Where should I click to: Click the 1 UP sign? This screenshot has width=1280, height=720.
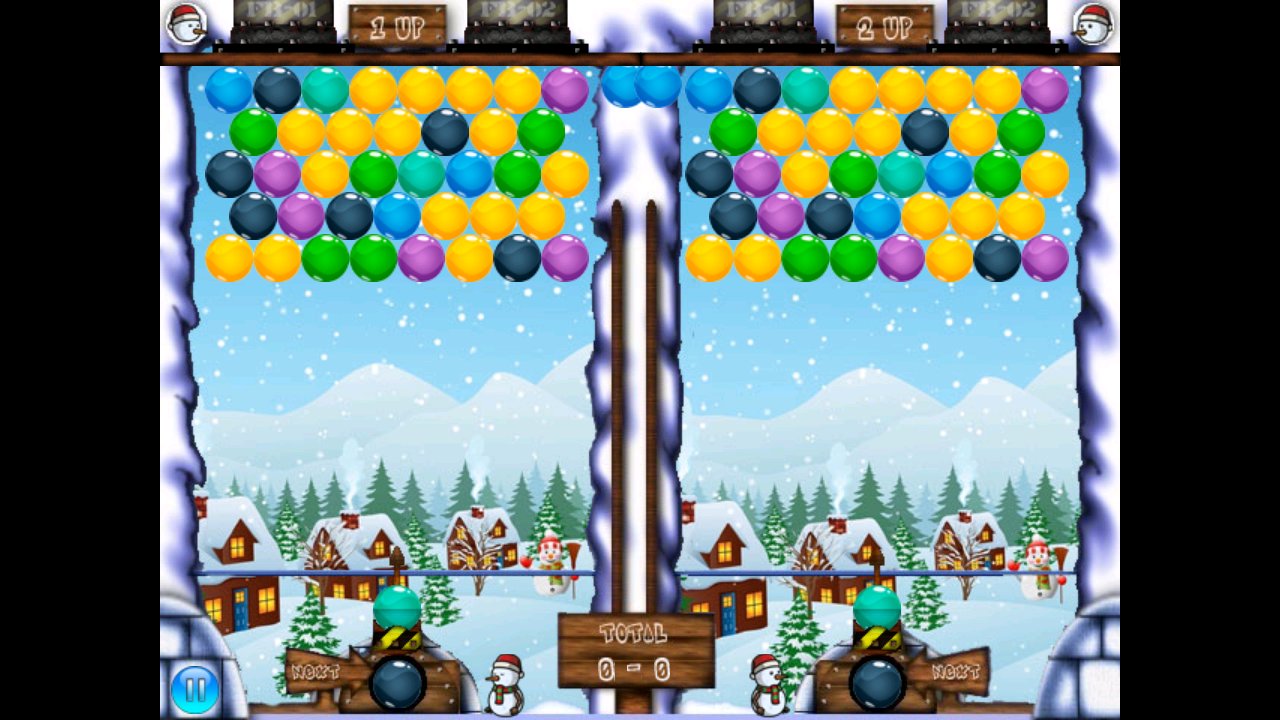(398, 27)
